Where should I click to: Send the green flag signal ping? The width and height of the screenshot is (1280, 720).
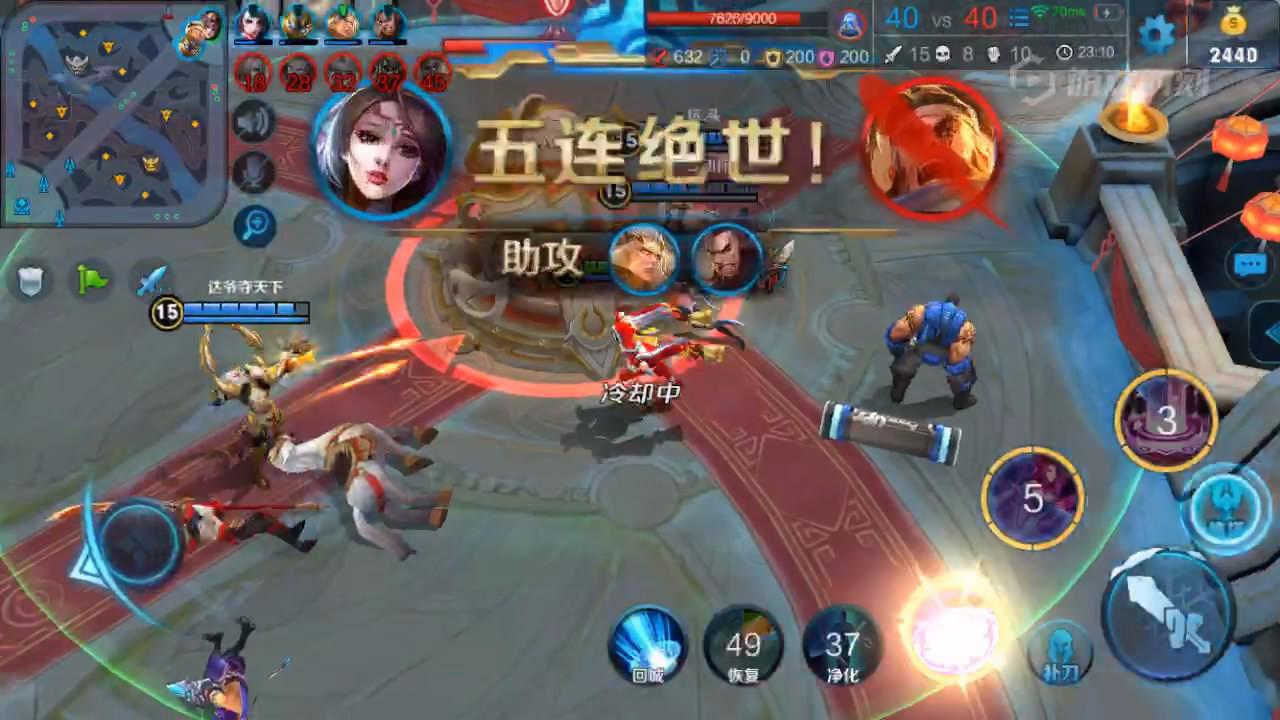tap(90, 278)
